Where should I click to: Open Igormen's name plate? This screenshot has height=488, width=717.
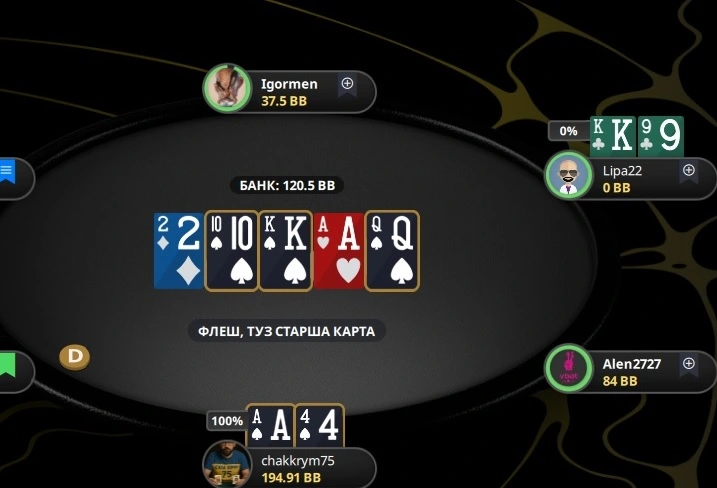(300, 92)
